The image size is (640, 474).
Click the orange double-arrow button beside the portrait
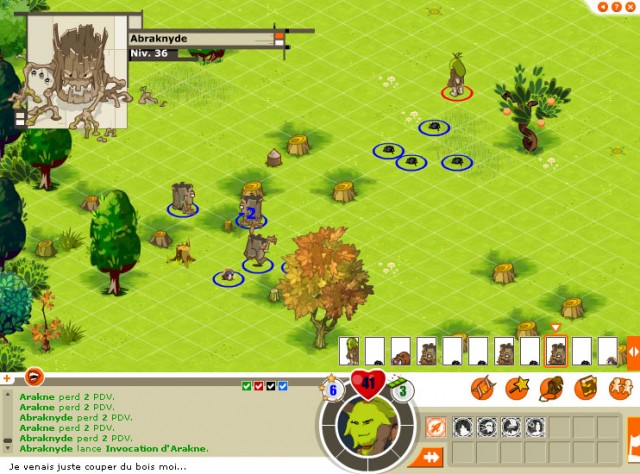432,457
